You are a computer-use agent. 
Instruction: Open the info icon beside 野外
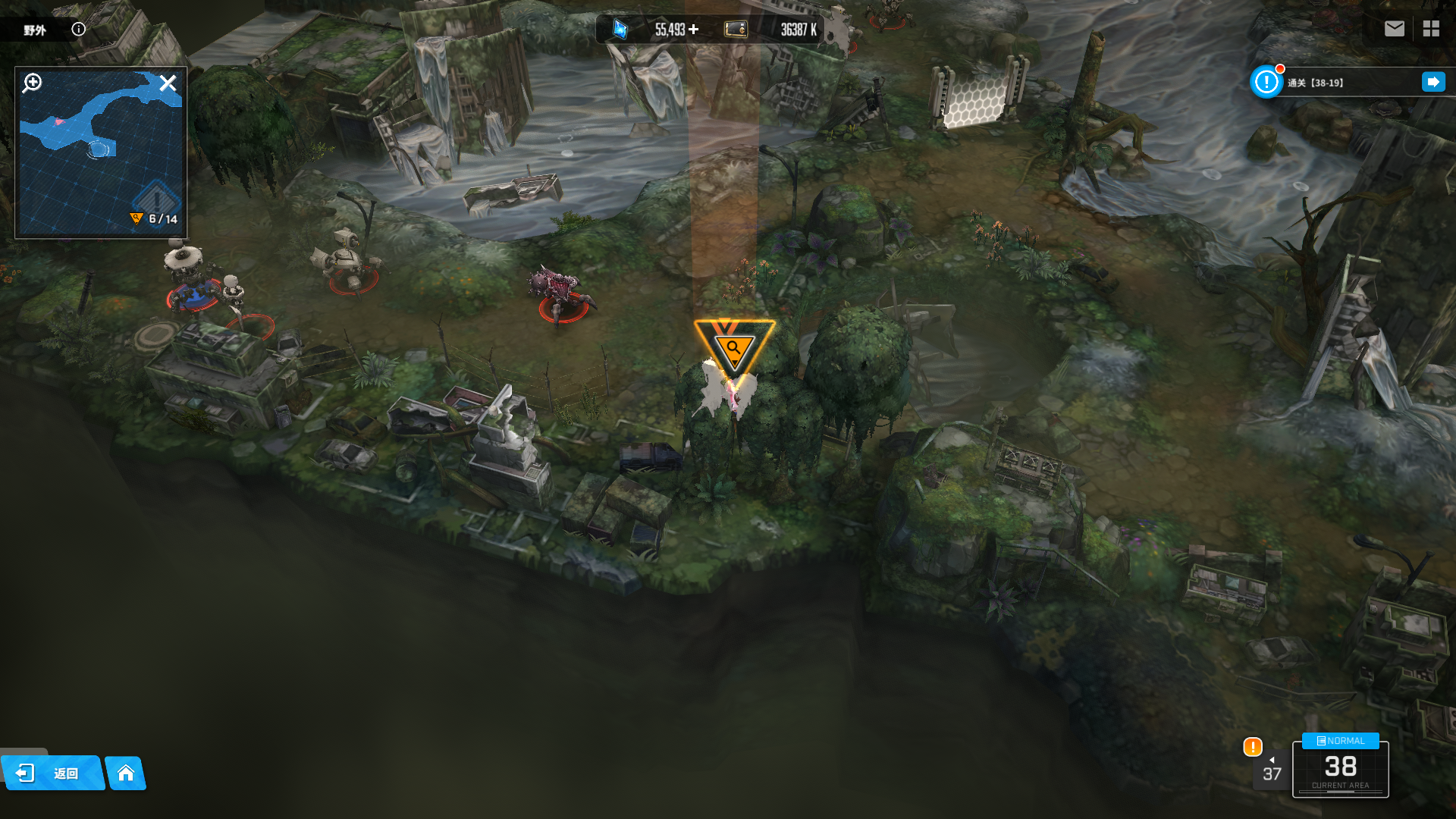coord(79,30)
